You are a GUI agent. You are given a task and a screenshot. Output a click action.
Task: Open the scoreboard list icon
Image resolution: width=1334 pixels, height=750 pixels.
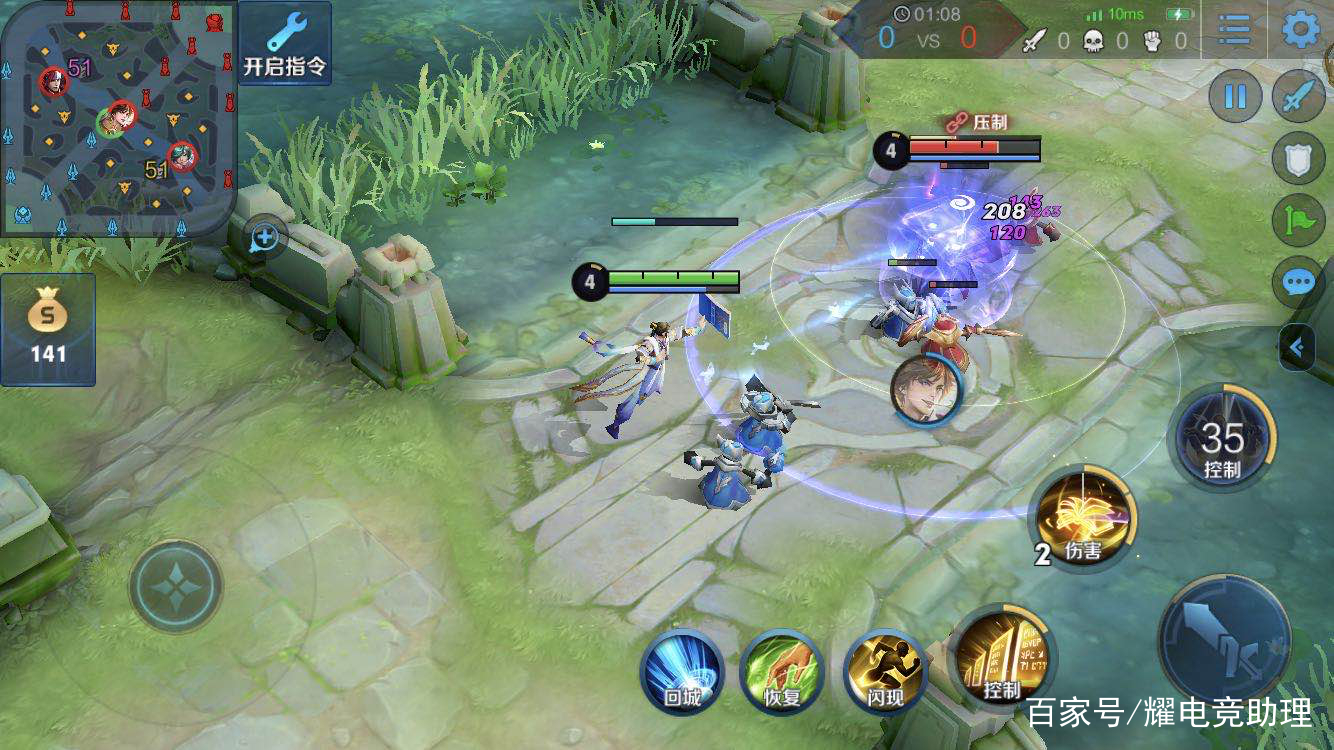tap(1235, 30)
